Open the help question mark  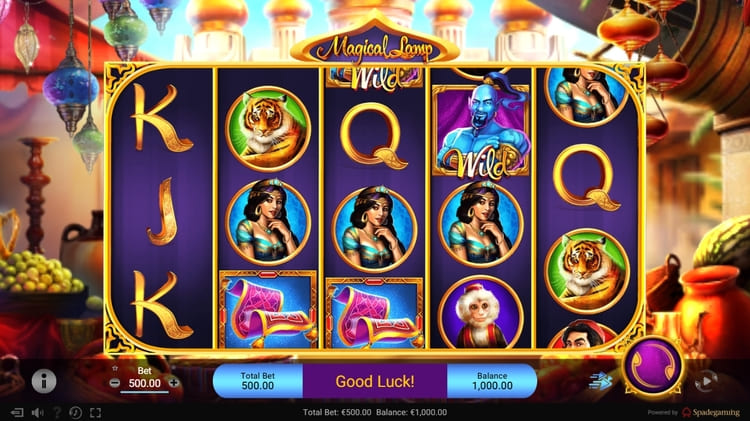click(57, 412)
